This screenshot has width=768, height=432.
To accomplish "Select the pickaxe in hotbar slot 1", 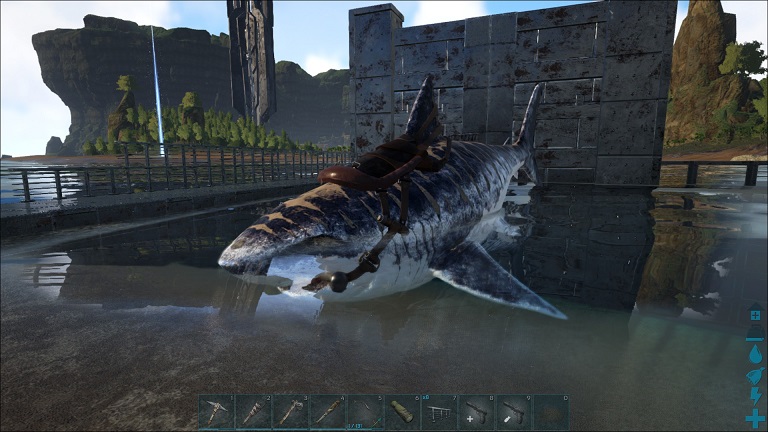I will (x=215, y=412).
